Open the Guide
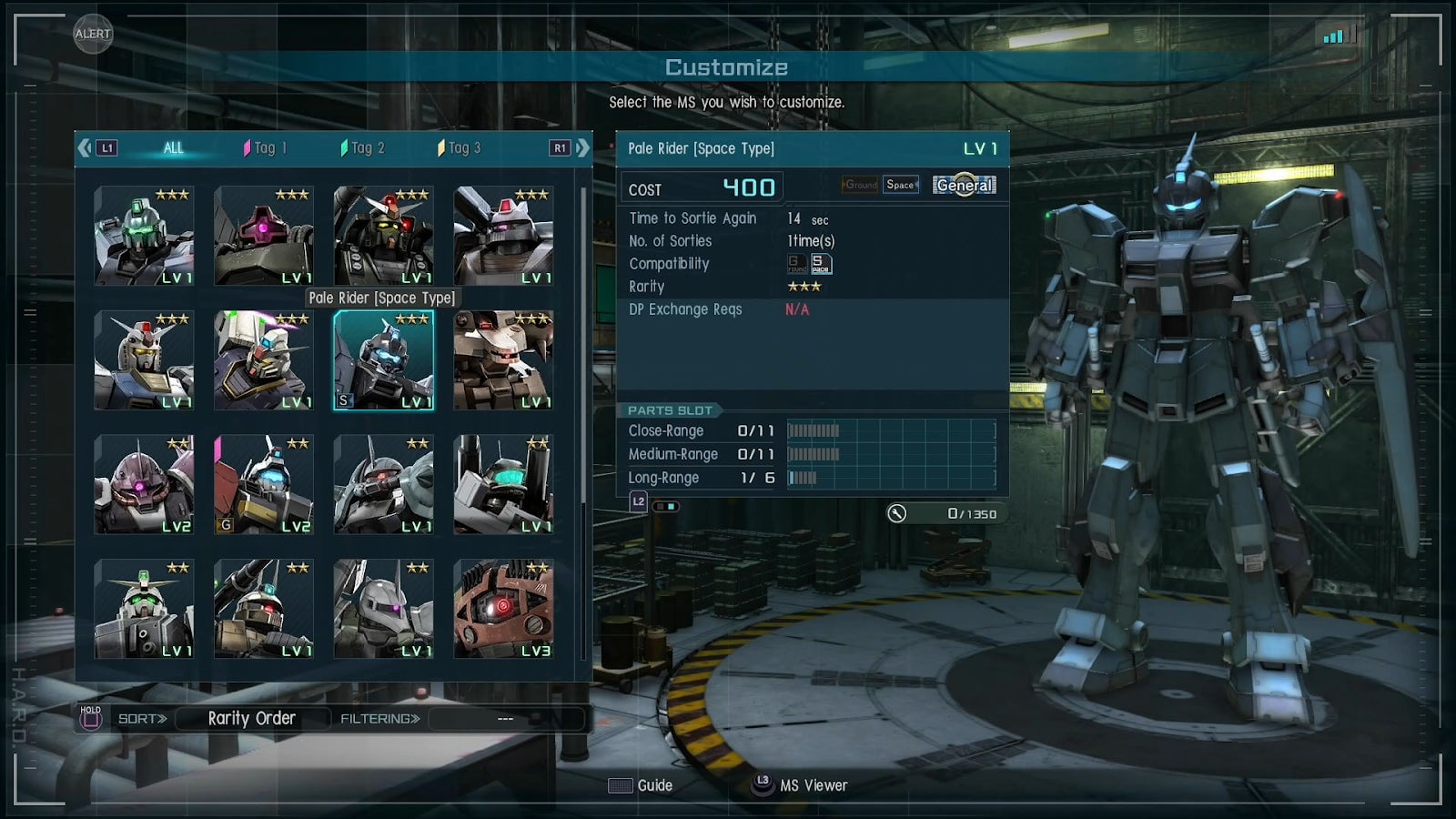This screenshot has width=1456, height=819. 641,785
